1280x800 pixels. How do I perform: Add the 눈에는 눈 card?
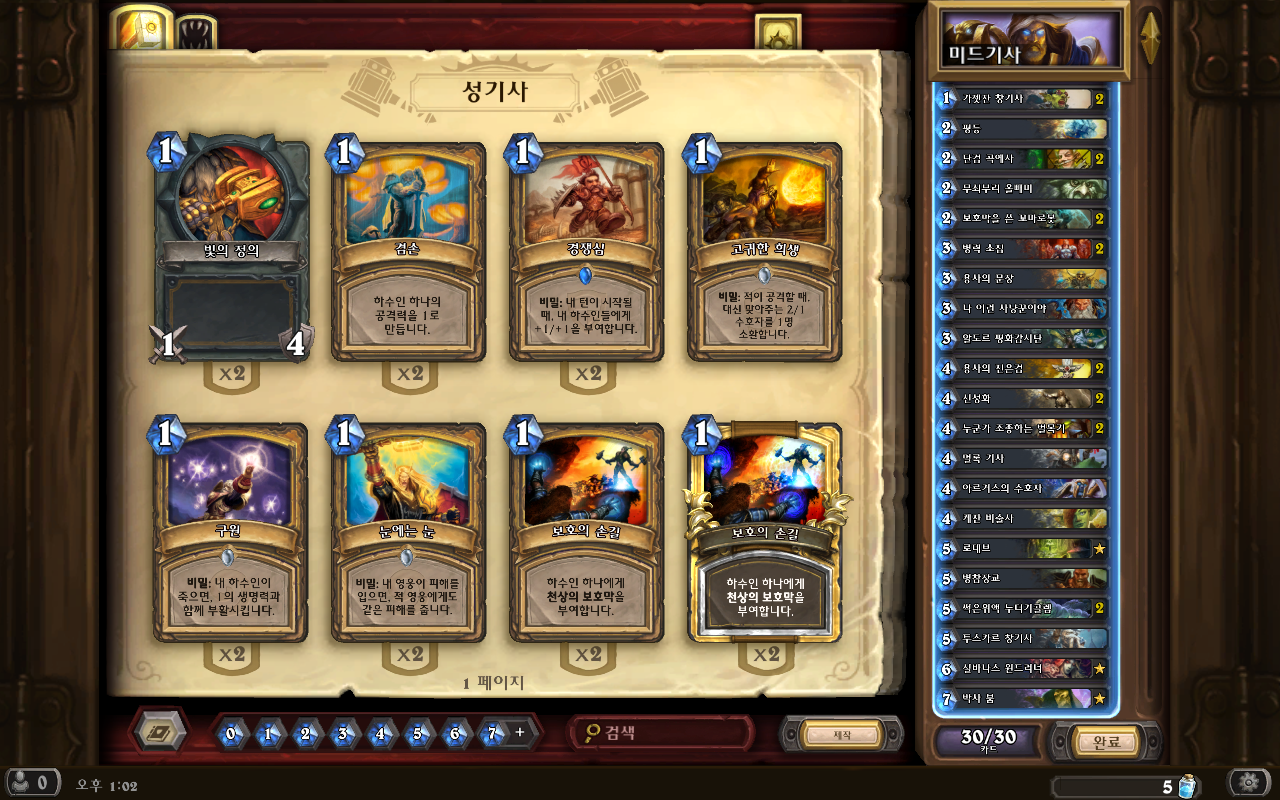[x=408, y=535]
